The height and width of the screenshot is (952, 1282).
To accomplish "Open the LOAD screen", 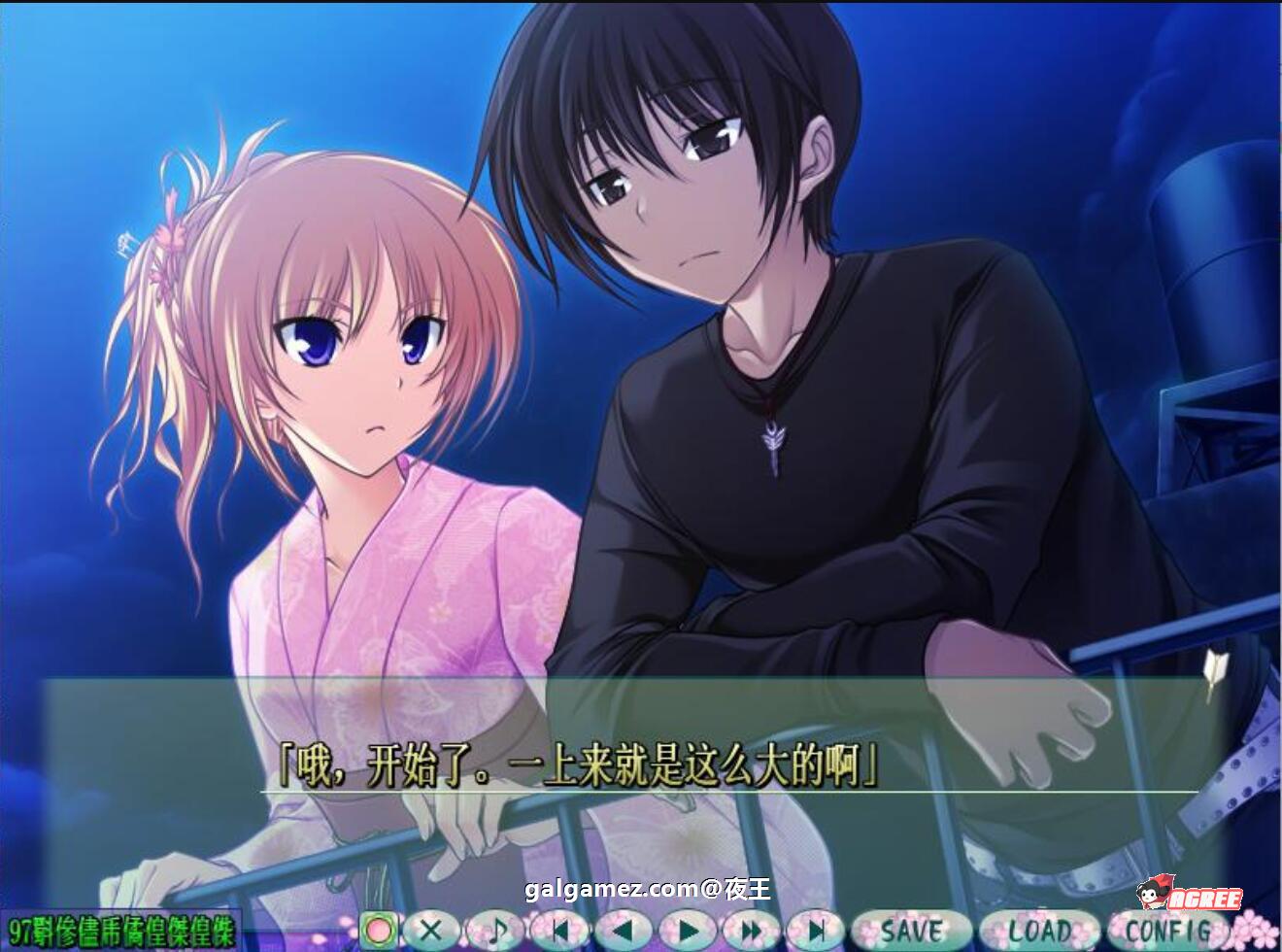I will pyautogui.click(x=1042, y=931).
